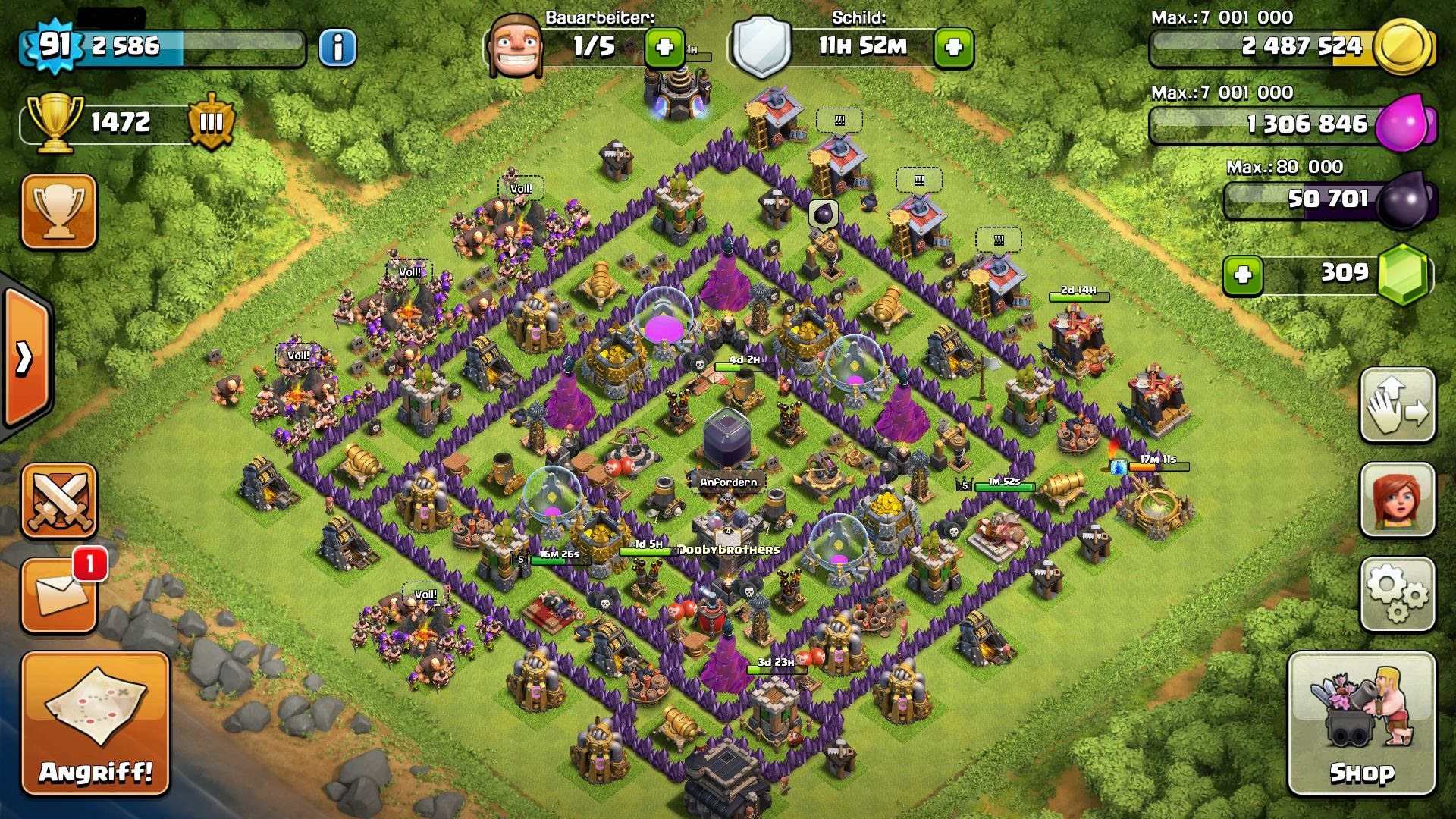
Task: Buy gems with the green plus button
Action: coord(1243,274)
